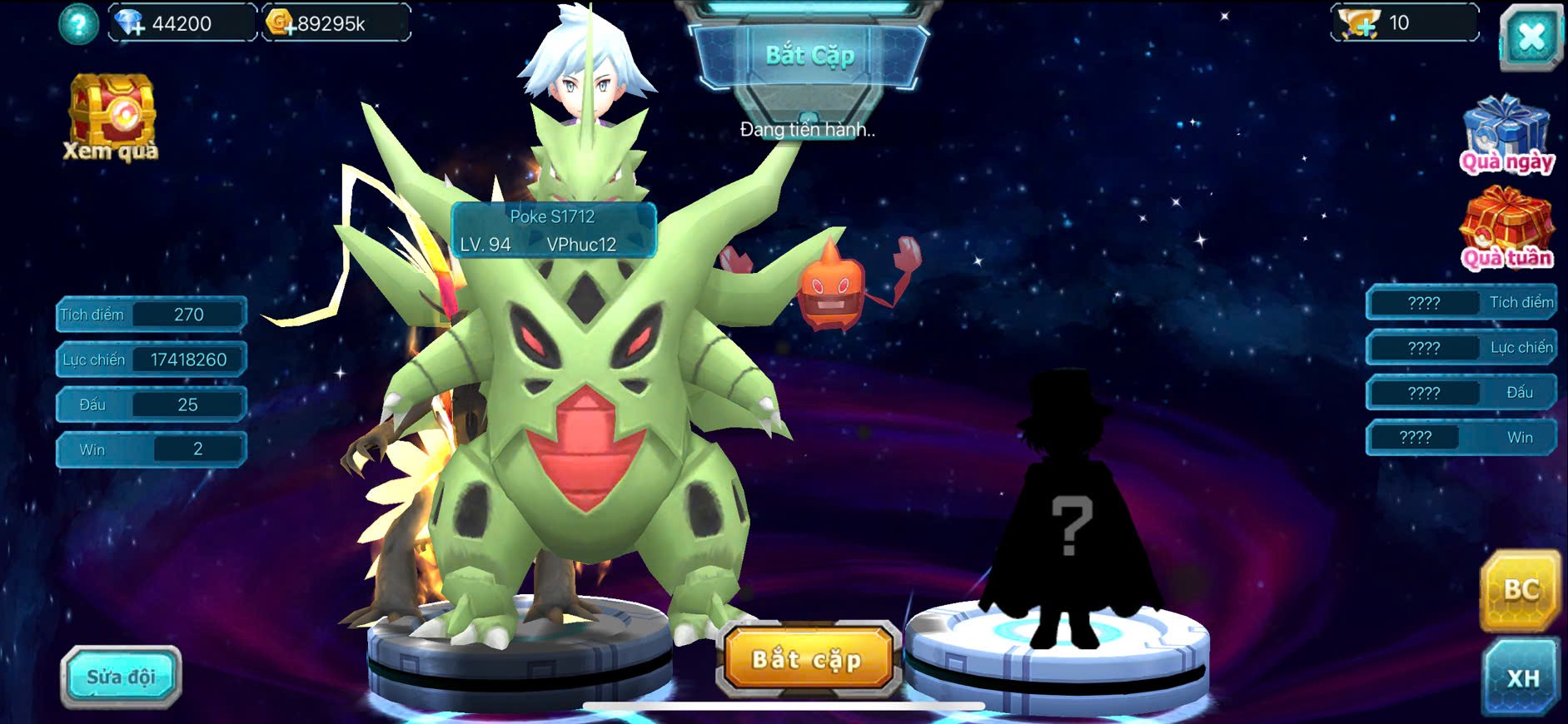This screenshot has width=1568, height=724.
Task: Start matchmaking with the Bắt cặp button
Action: [x=806, y=660]
